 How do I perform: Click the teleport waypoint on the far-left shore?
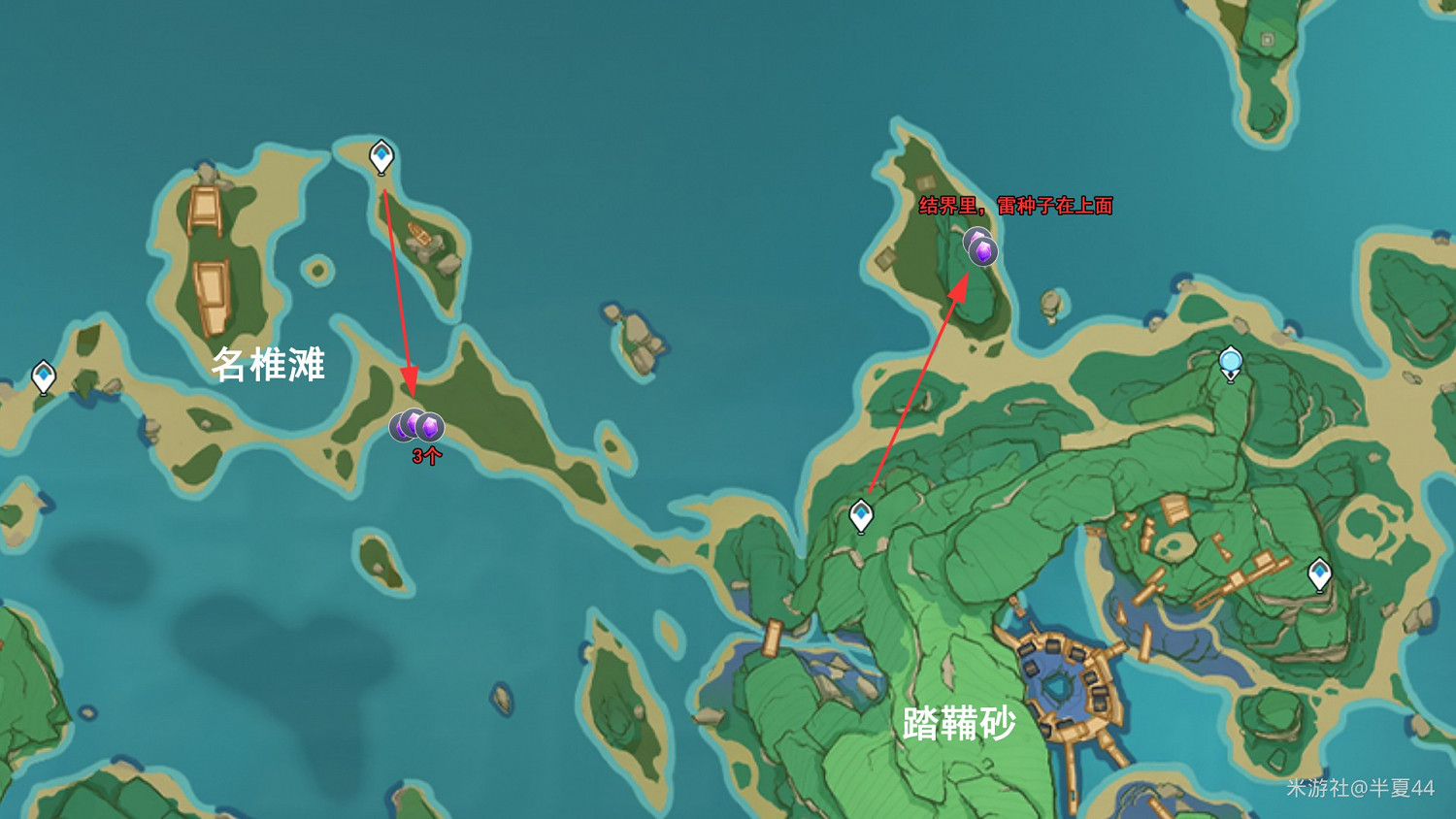44,374
